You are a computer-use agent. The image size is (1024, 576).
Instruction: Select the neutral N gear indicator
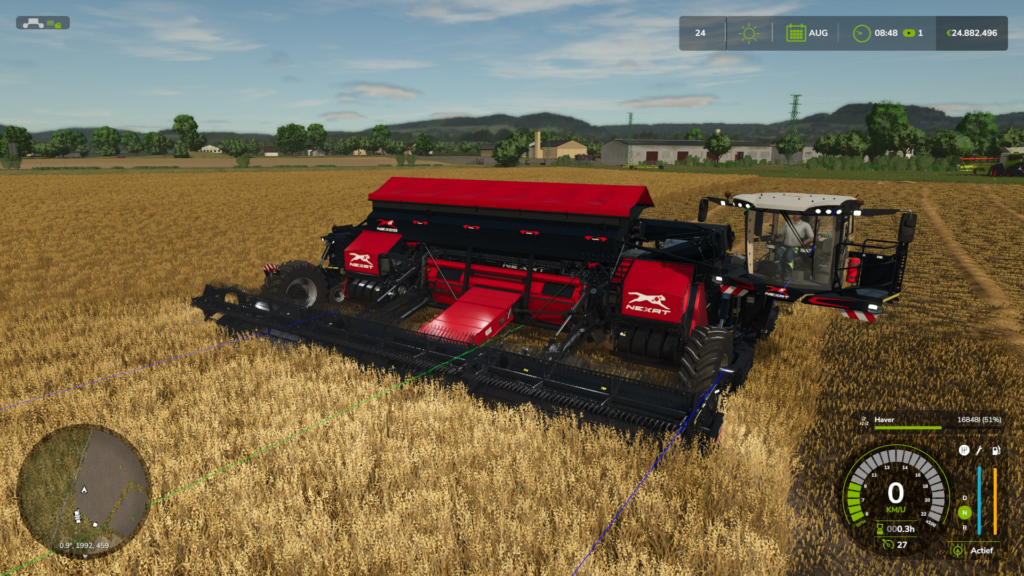point(964,512)
